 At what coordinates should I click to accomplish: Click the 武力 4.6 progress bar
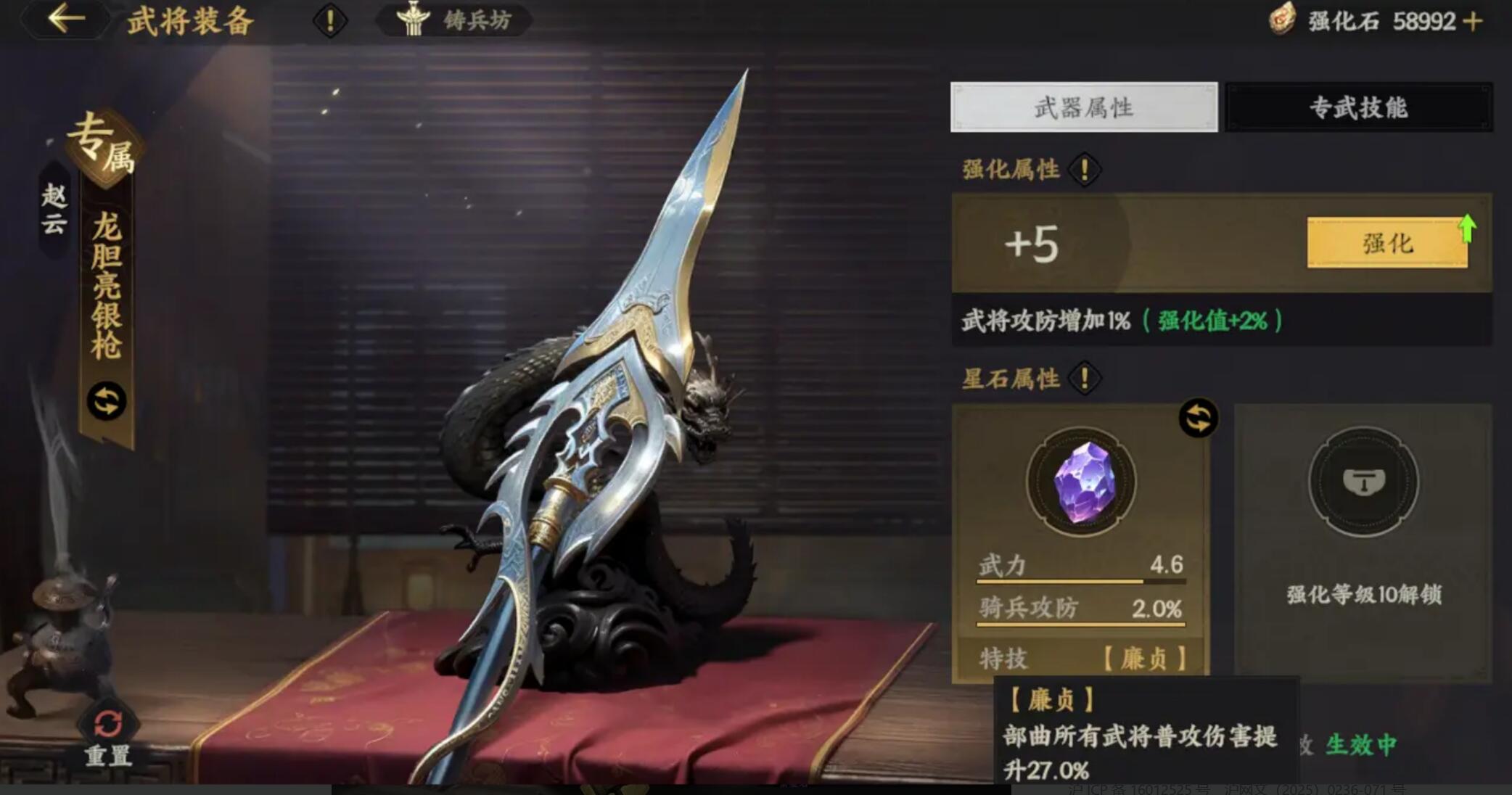1081,580
